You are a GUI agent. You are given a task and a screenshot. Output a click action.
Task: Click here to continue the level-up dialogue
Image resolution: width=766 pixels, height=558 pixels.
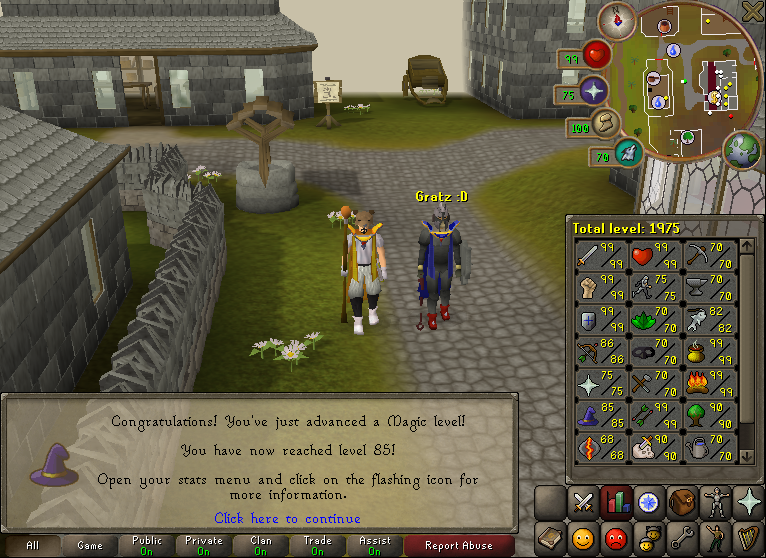click(288, 518)
